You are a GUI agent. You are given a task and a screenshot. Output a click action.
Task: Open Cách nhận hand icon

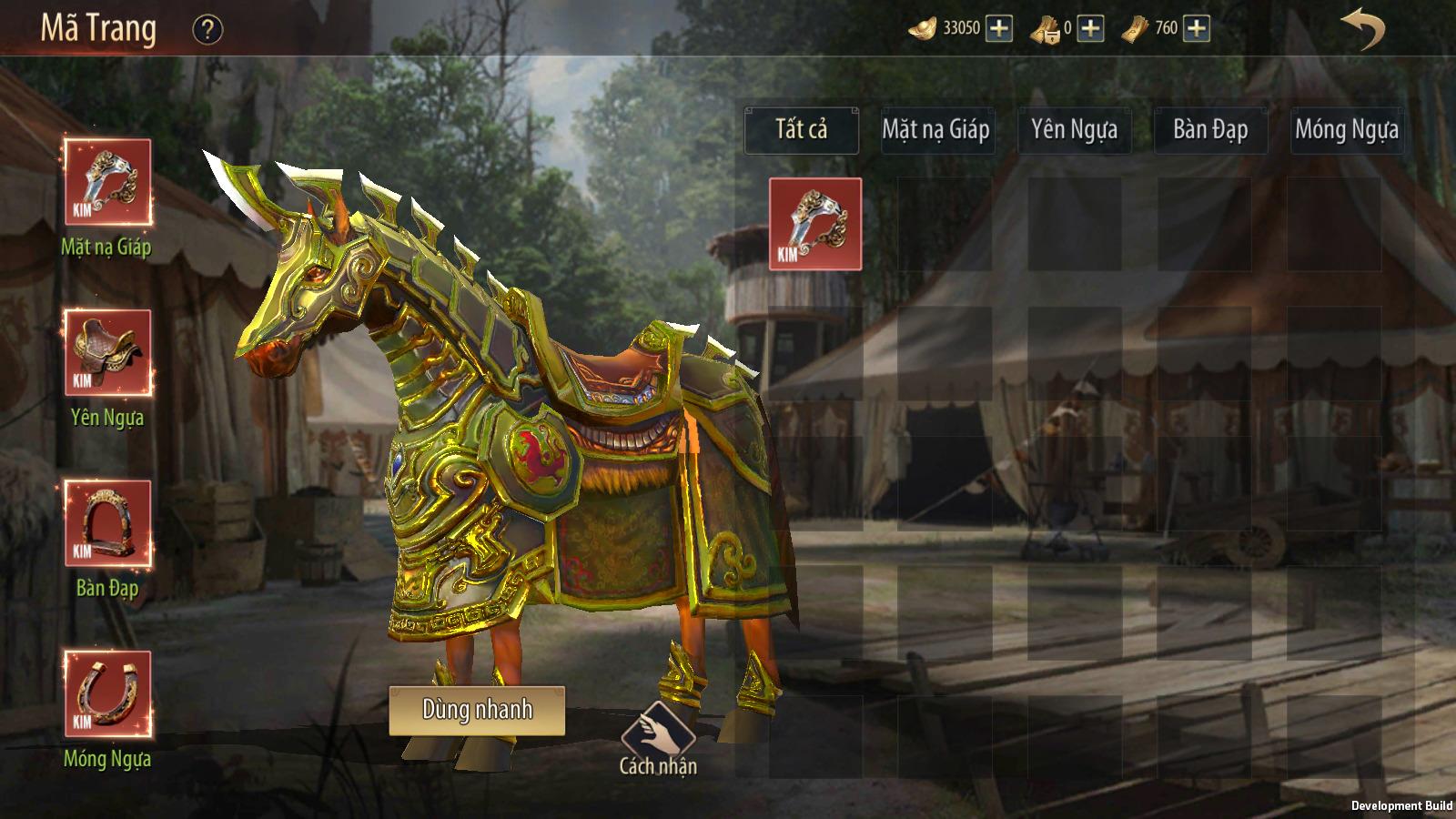pos(658,730)
